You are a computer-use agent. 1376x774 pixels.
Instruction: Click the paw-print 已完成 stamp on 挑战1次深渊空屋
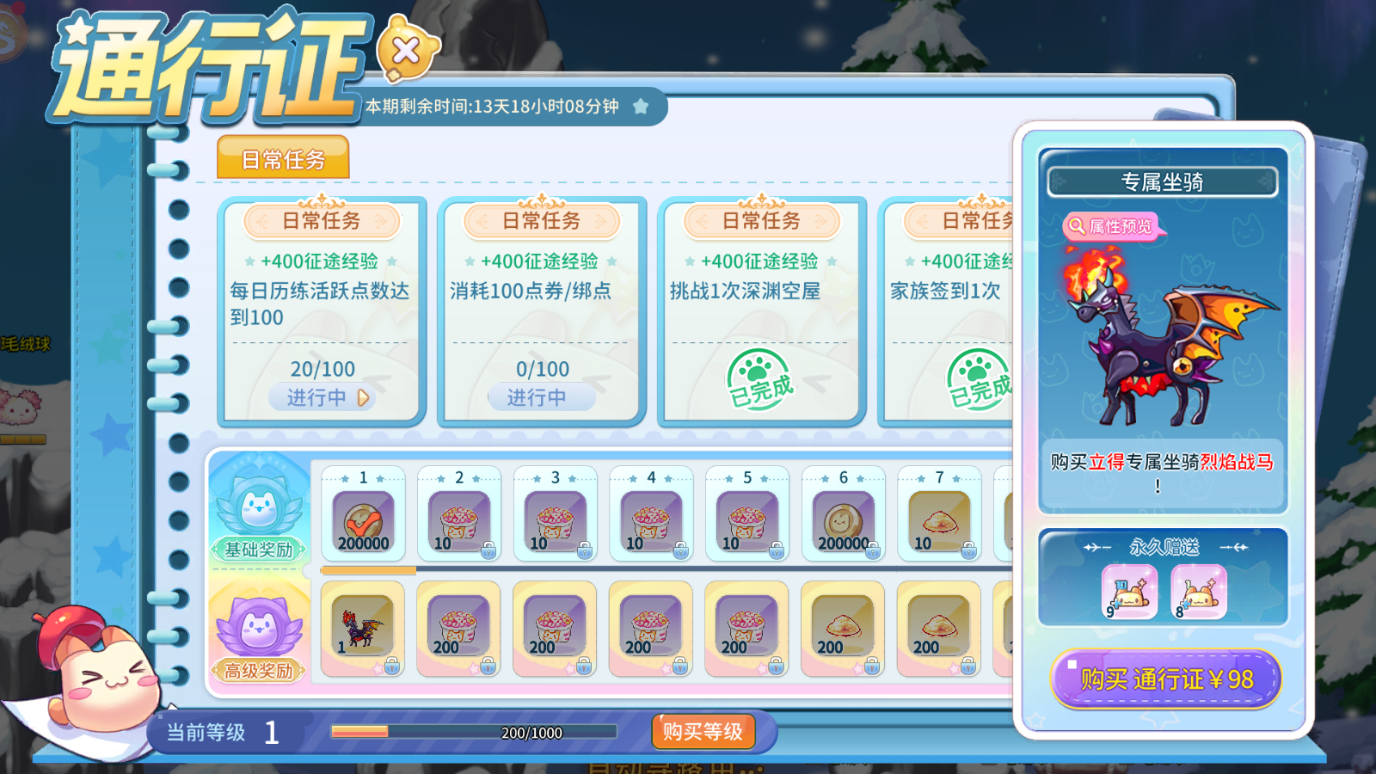point(761,380)
